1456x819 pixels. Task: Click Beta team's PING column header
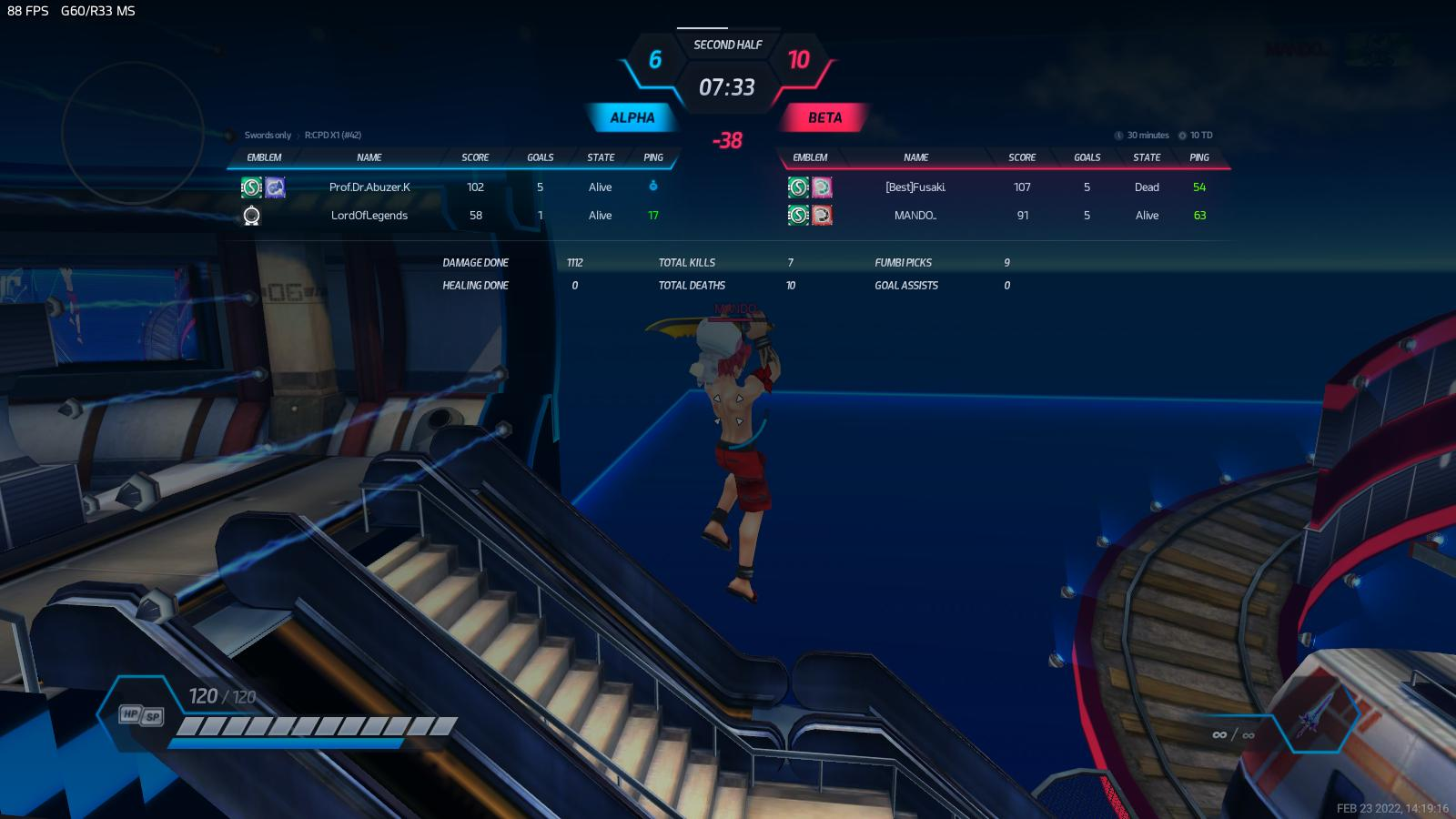tap(1199, 157)
